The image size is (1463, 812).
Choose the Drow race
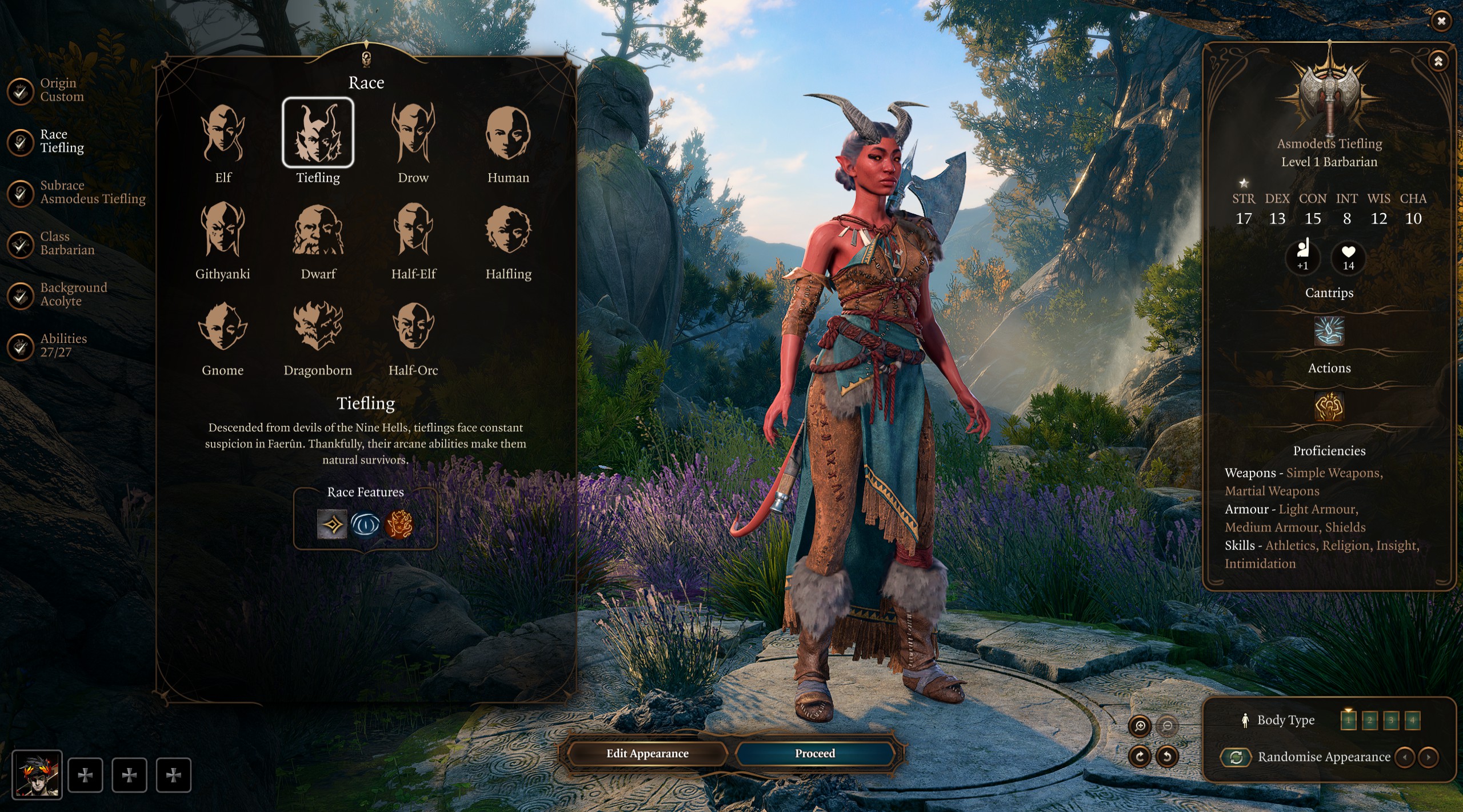click(413, 134)
